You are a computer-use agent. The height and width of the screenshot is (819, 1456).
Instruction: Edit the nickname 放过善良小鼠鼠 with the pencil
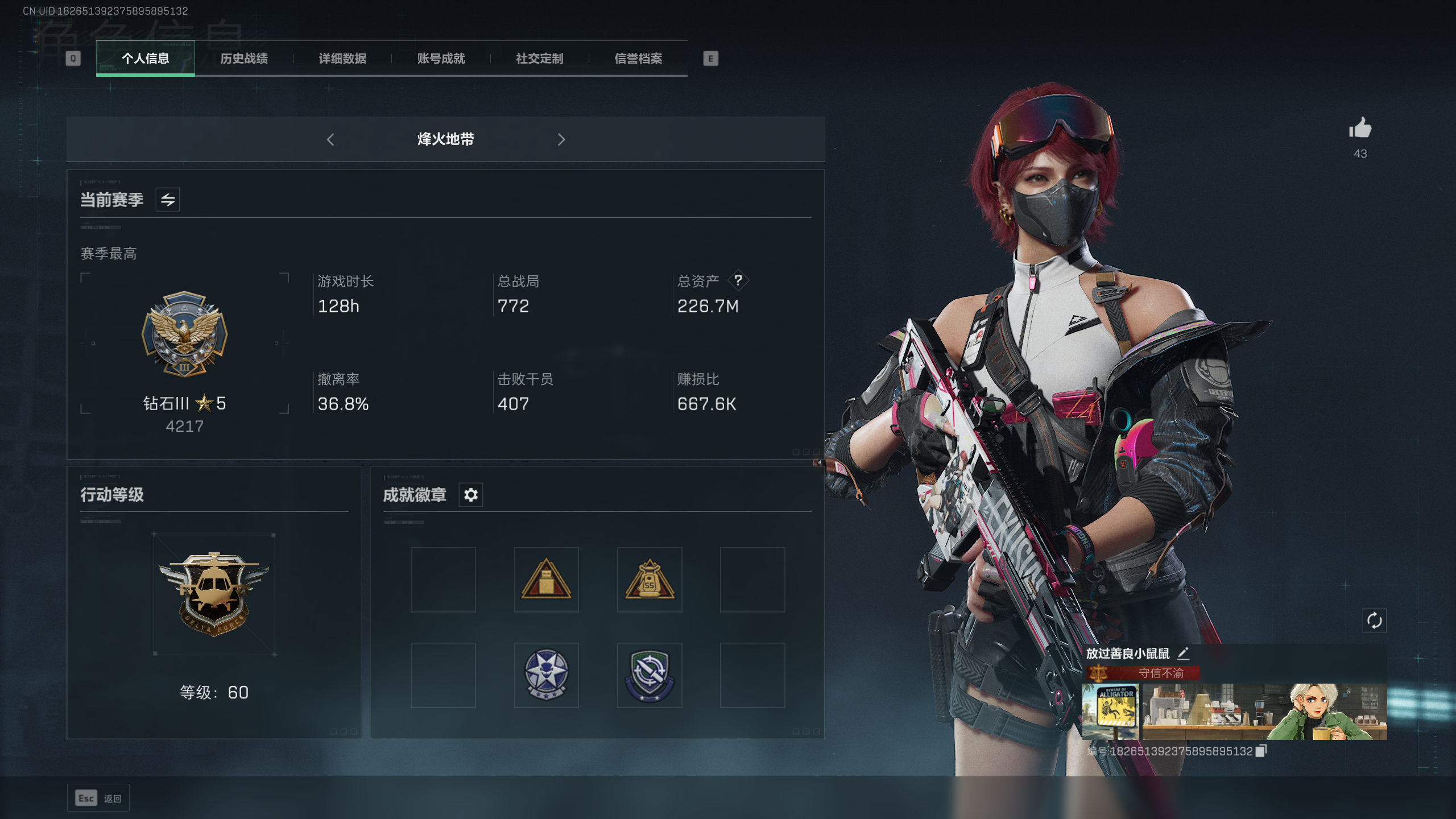click(x=1184, y=653)
